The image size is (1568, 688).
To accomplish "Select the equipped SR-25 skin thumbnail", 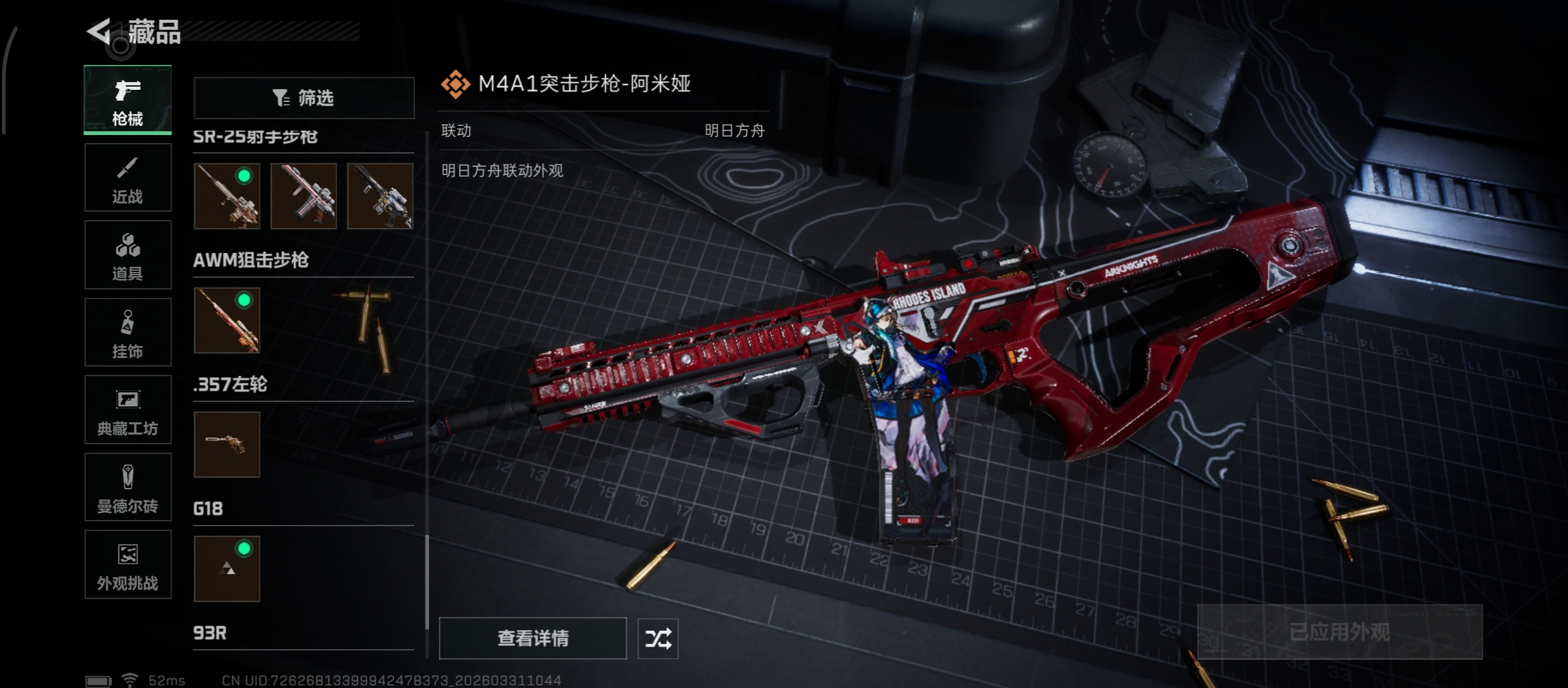I will [227, 196].
